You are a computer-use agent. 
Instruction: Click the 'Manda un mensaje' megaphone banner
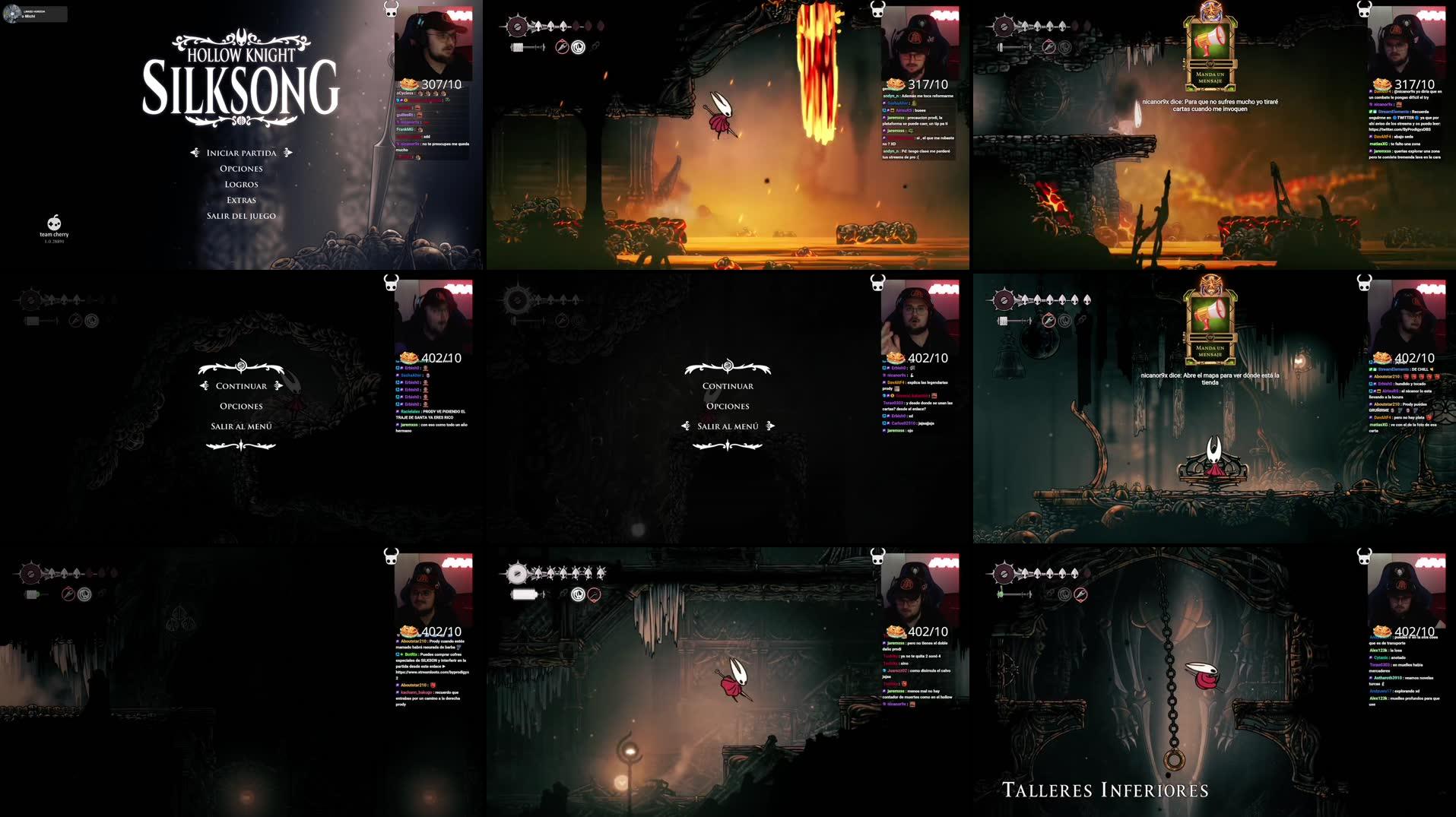tap(1212, 46)
